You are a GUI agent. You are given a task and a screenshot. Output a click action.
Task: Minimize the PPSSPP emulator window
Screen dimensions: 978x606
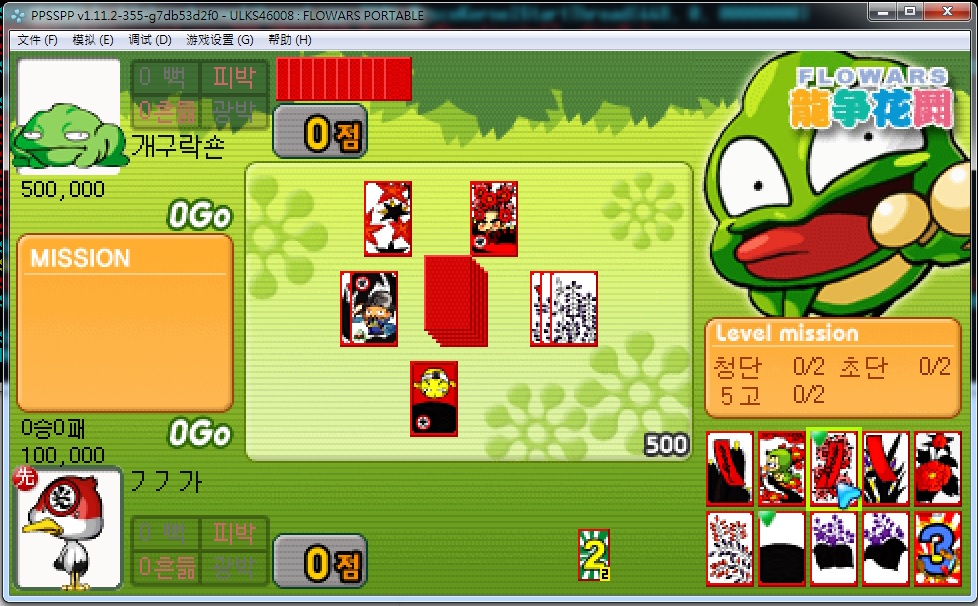pos(881,12)
